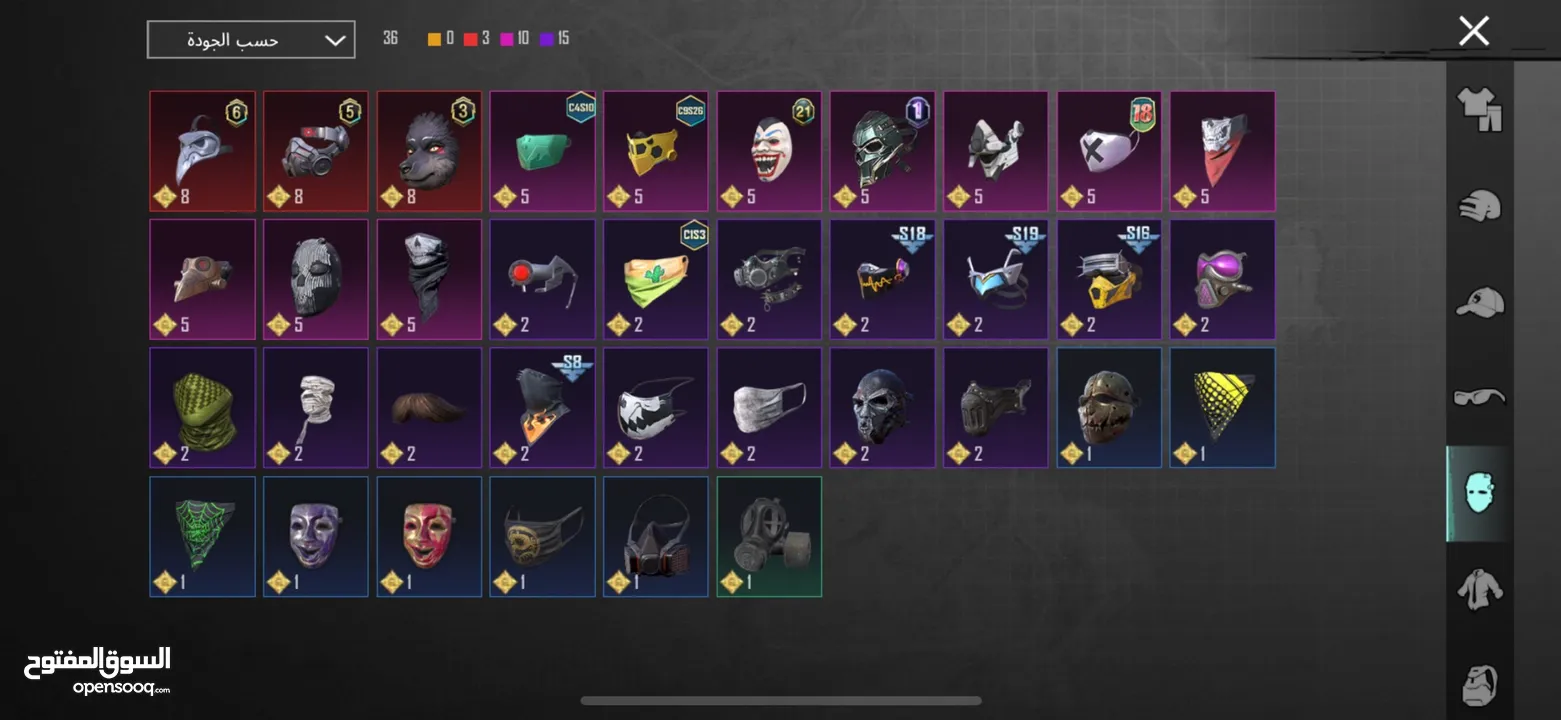The height and width of the screenshot is (720, 1561).
Task: Open the cap hats category tab
Action: click(1478, 302)
